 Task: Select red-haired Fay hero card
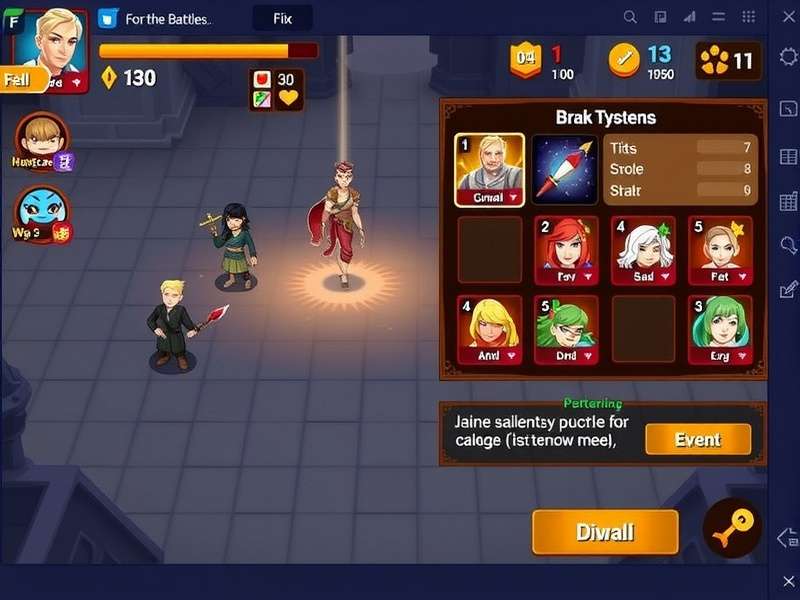point(566,251)
